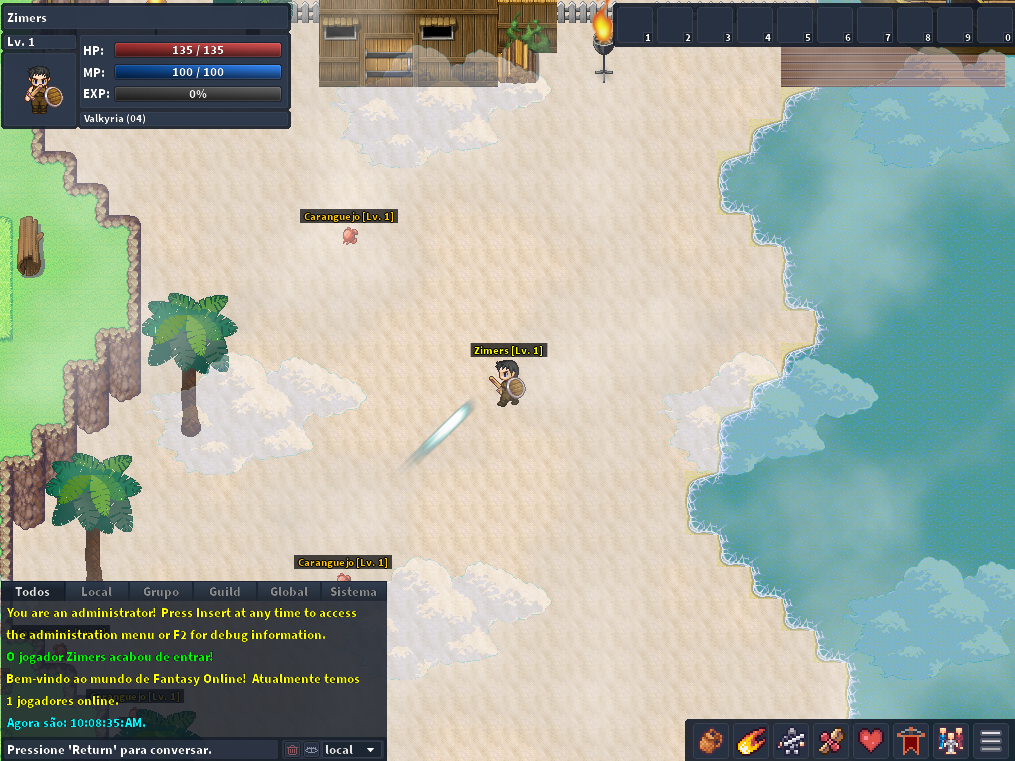
Task: Open the inventory bag icon
Action: (x=711, y=741)
